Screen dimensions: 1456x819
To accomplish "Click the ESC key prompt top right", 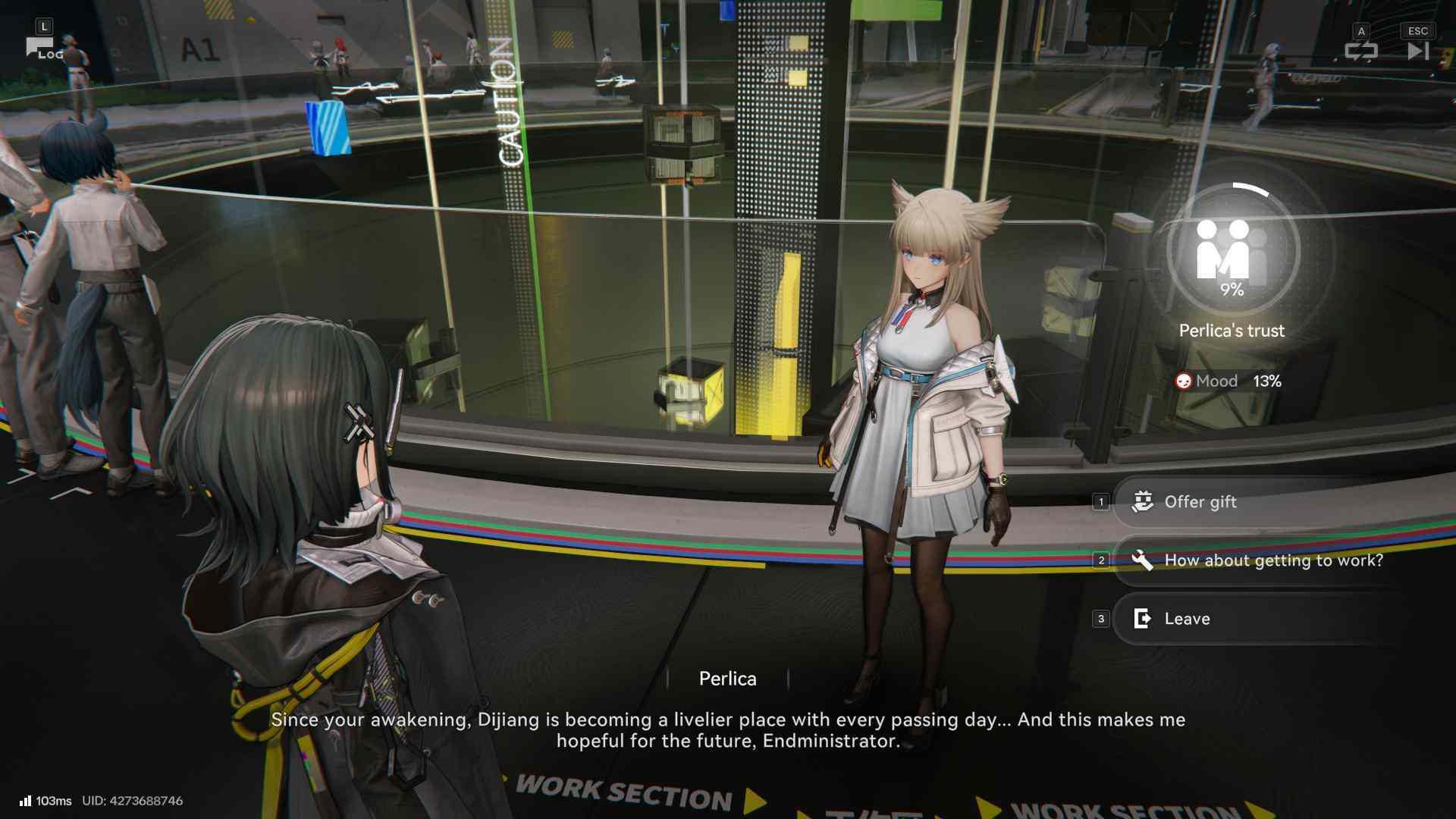I will coord(1417,30).
